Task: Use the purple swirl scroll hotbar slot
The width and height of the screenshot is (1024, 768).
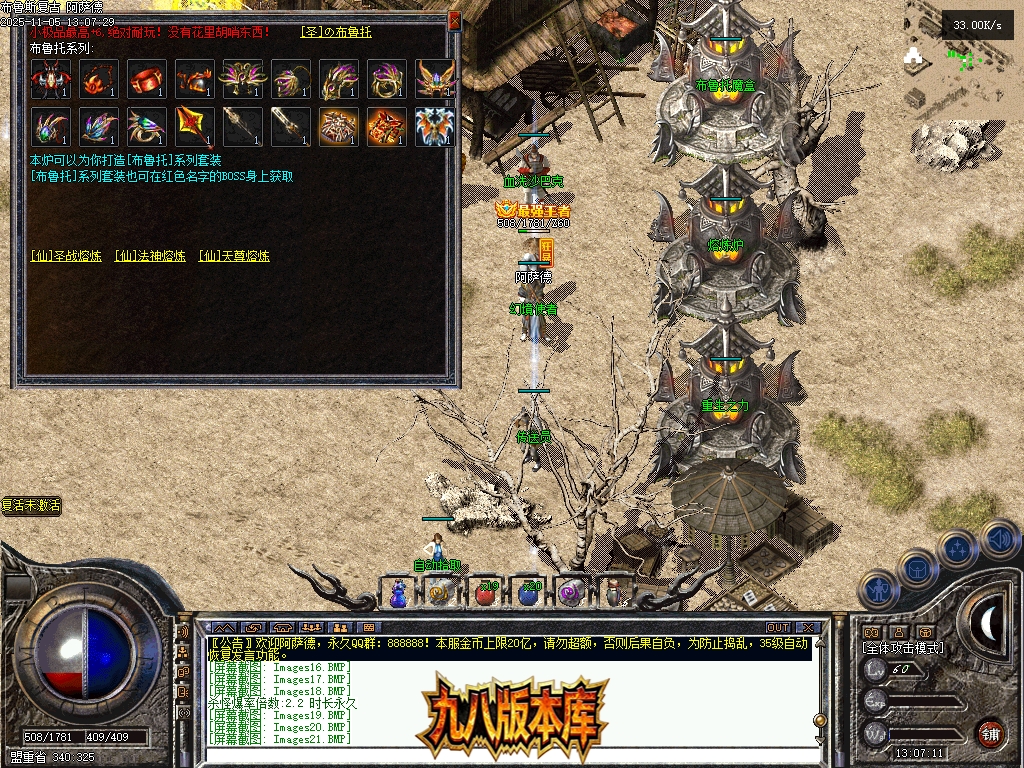Action: [570, 592]
